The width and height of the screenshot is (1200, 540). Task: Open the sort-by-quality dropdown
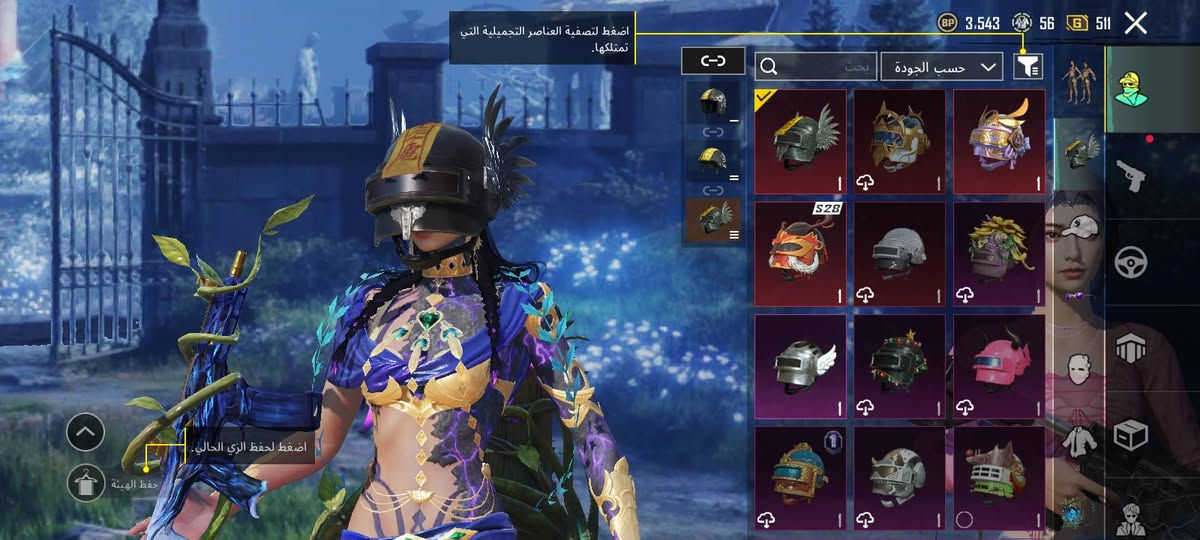941,67
